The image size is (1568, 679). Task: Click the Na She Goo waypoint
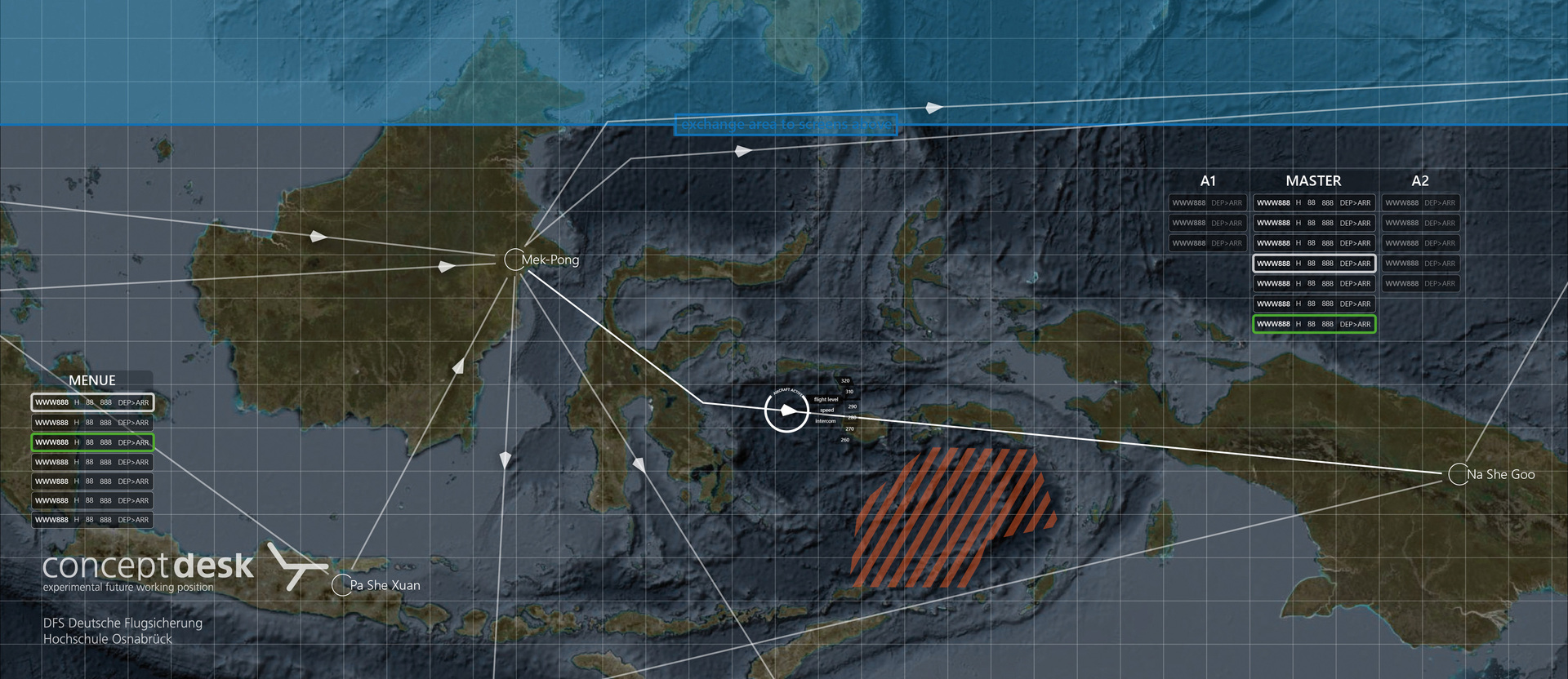pos(1458,474)
